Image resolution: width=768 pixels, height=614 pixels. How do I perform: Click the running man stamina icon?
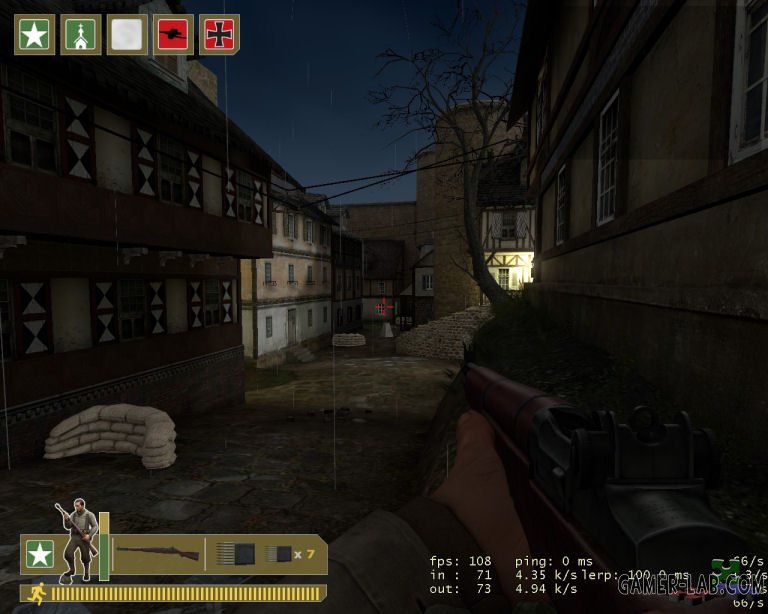click(34, 592)
